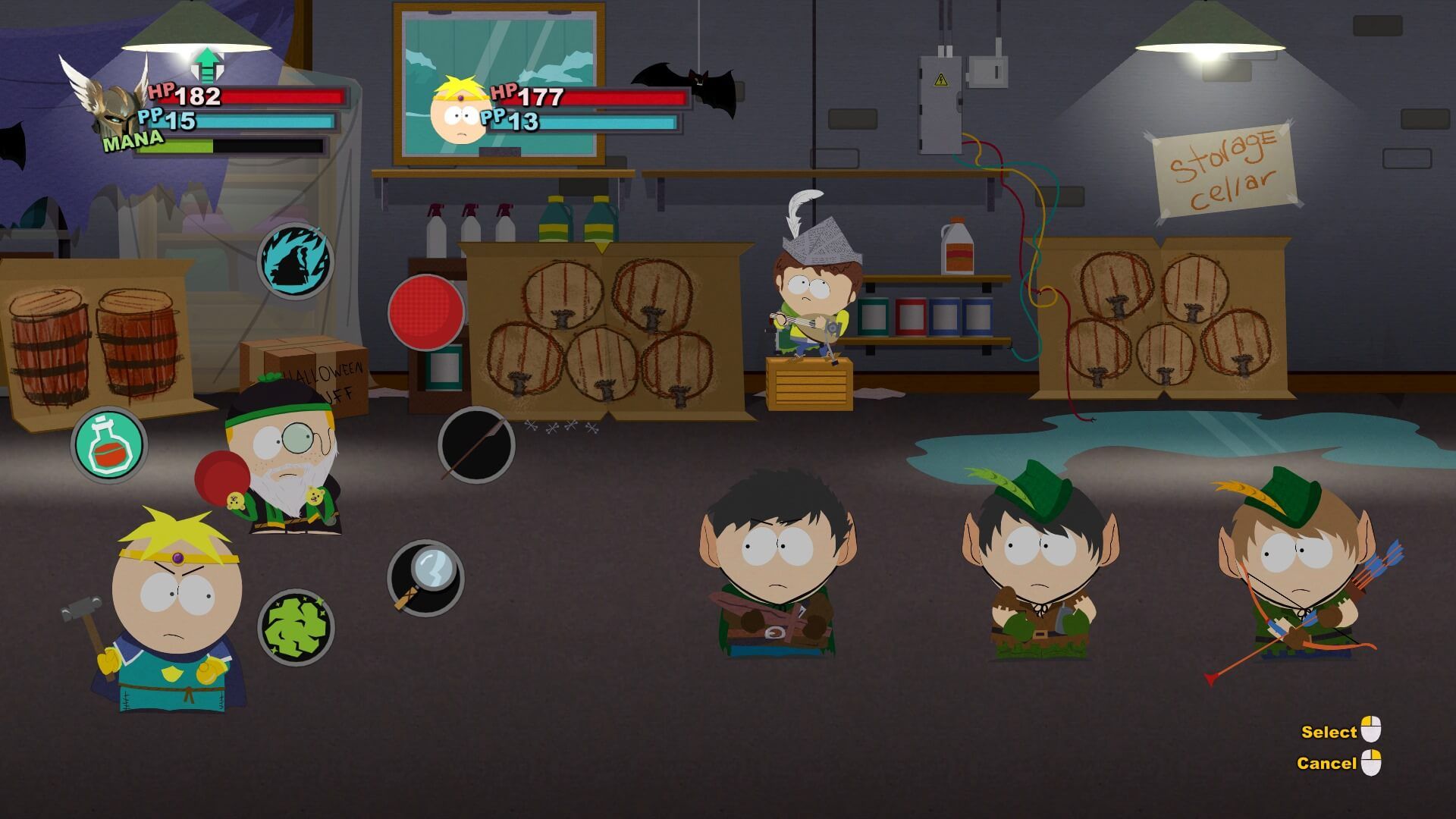Viewport: 1456px width, 819px height.
Task: Use the green cloud magic command
Action: [x=296, y=628]
